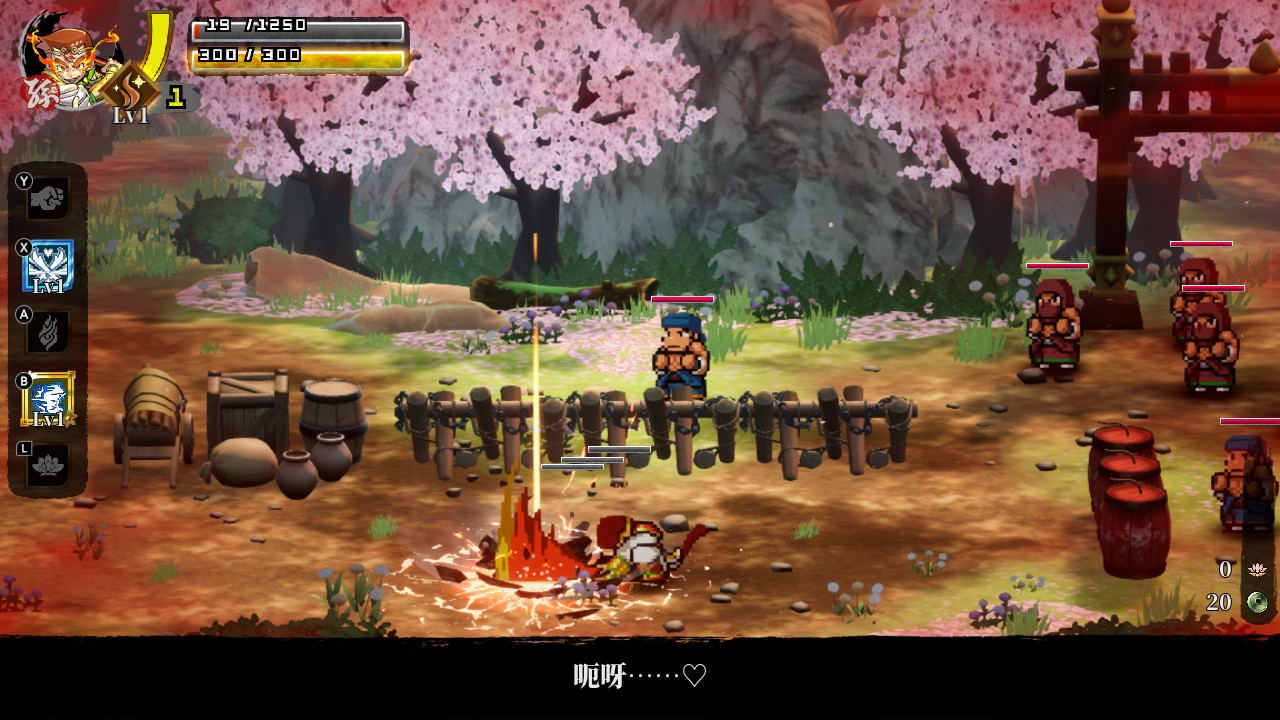Select the A flame skill icon

coord(47,332)
